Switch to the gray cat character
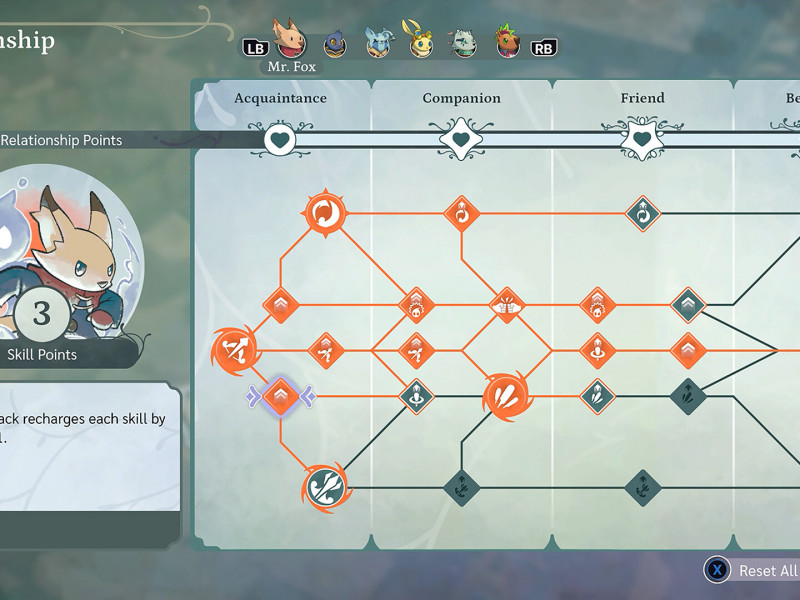The height and width of the screenshot is (600, 800). pos(463,43)
